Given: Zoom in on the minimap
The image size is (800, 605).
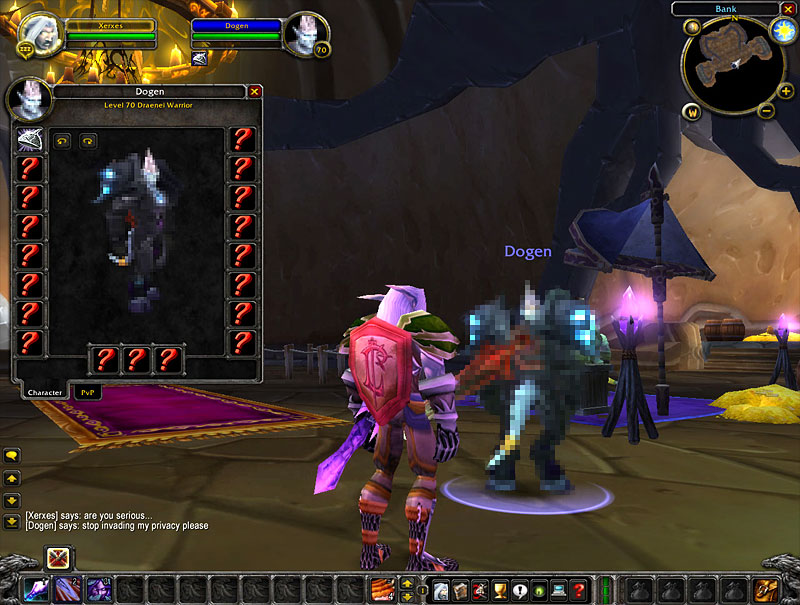Looking at the screenshot, I should (x=786, y=91).
